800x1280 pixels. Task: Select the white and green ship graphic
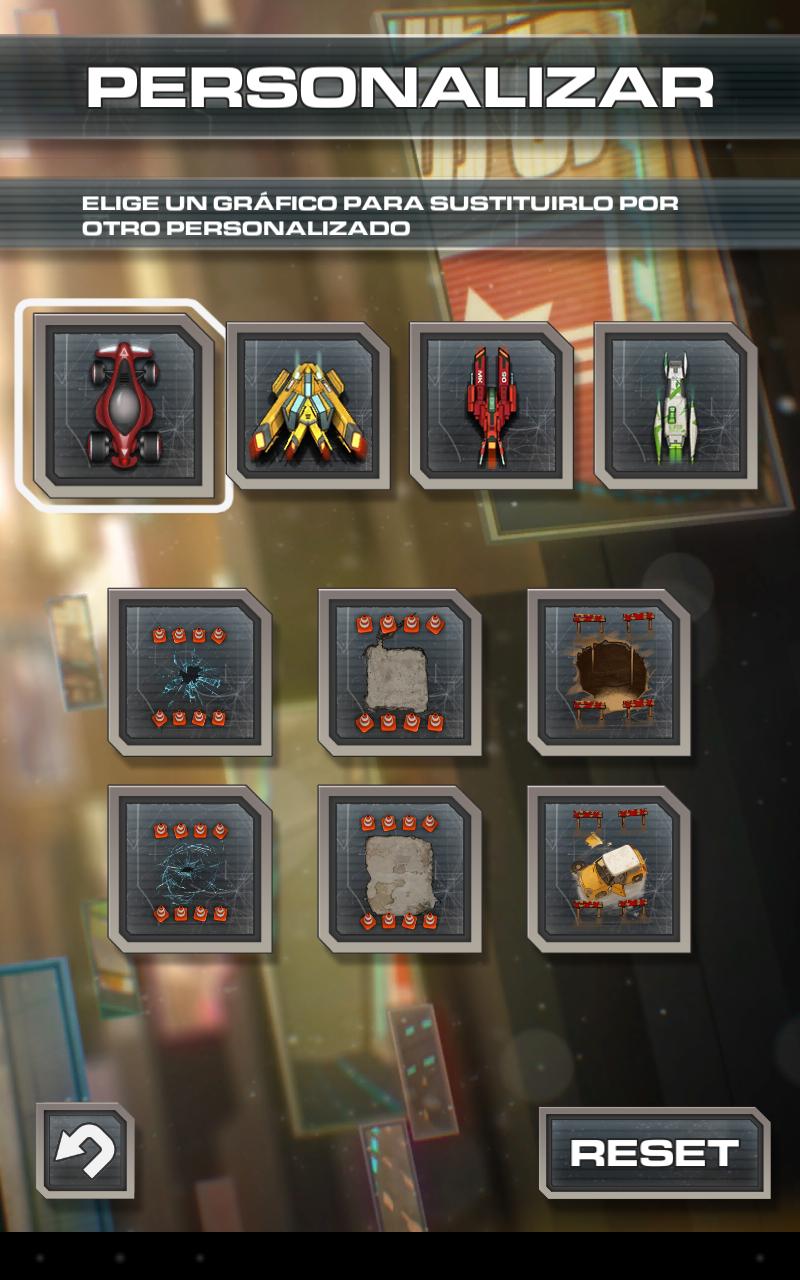point(676,405)
